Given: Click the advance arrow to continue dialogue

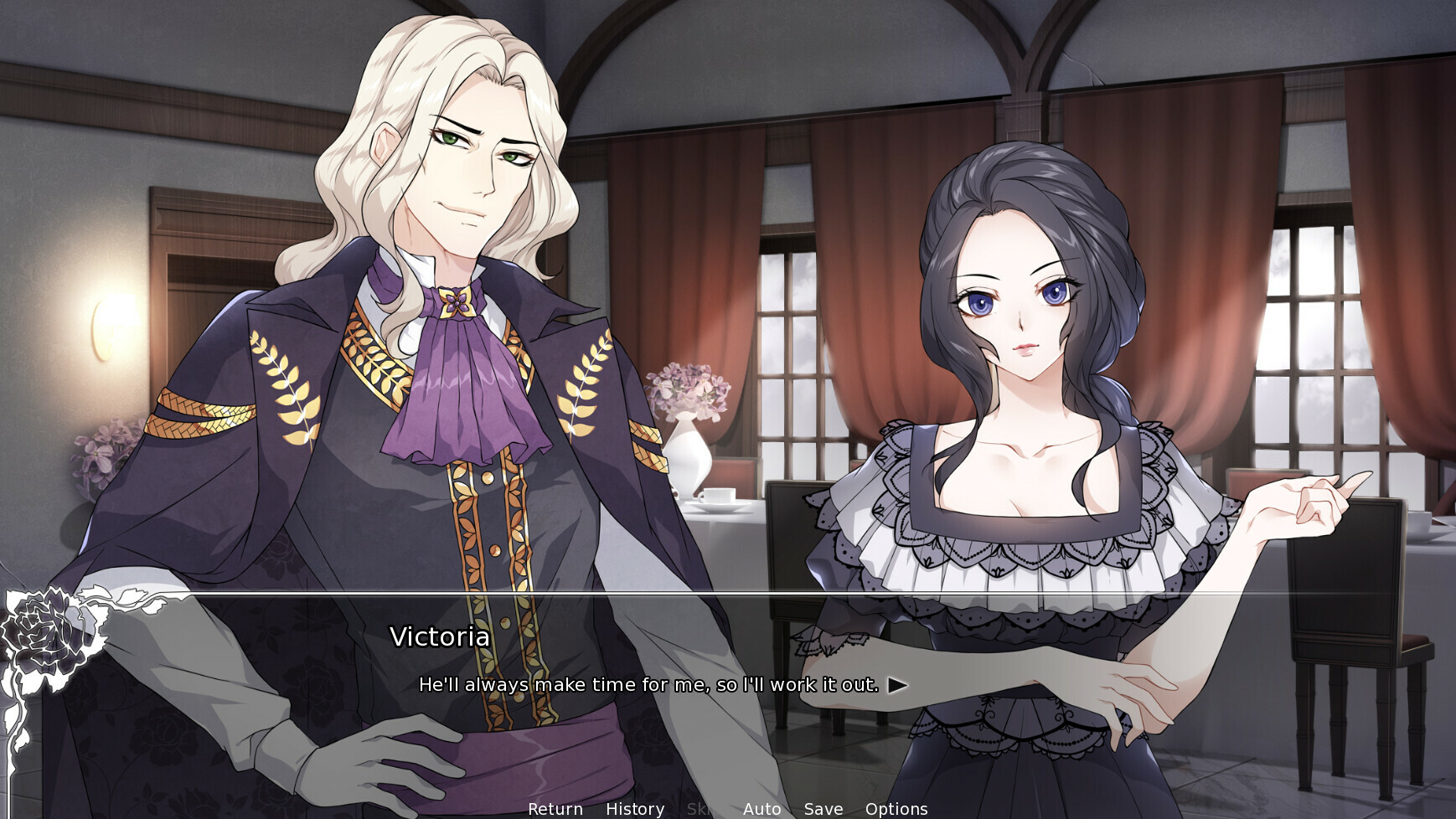Looking at the screenshot, I should click(896, 685).
